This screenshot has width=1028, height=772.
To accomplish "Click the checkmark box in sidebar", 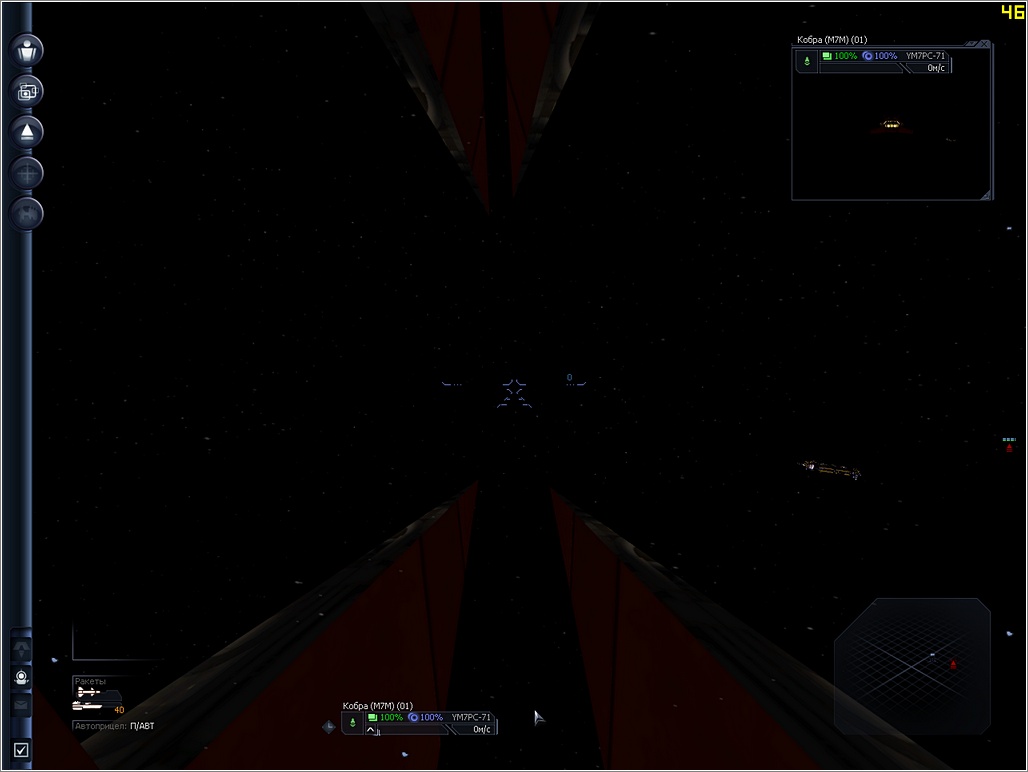I will tap(21, 749).
